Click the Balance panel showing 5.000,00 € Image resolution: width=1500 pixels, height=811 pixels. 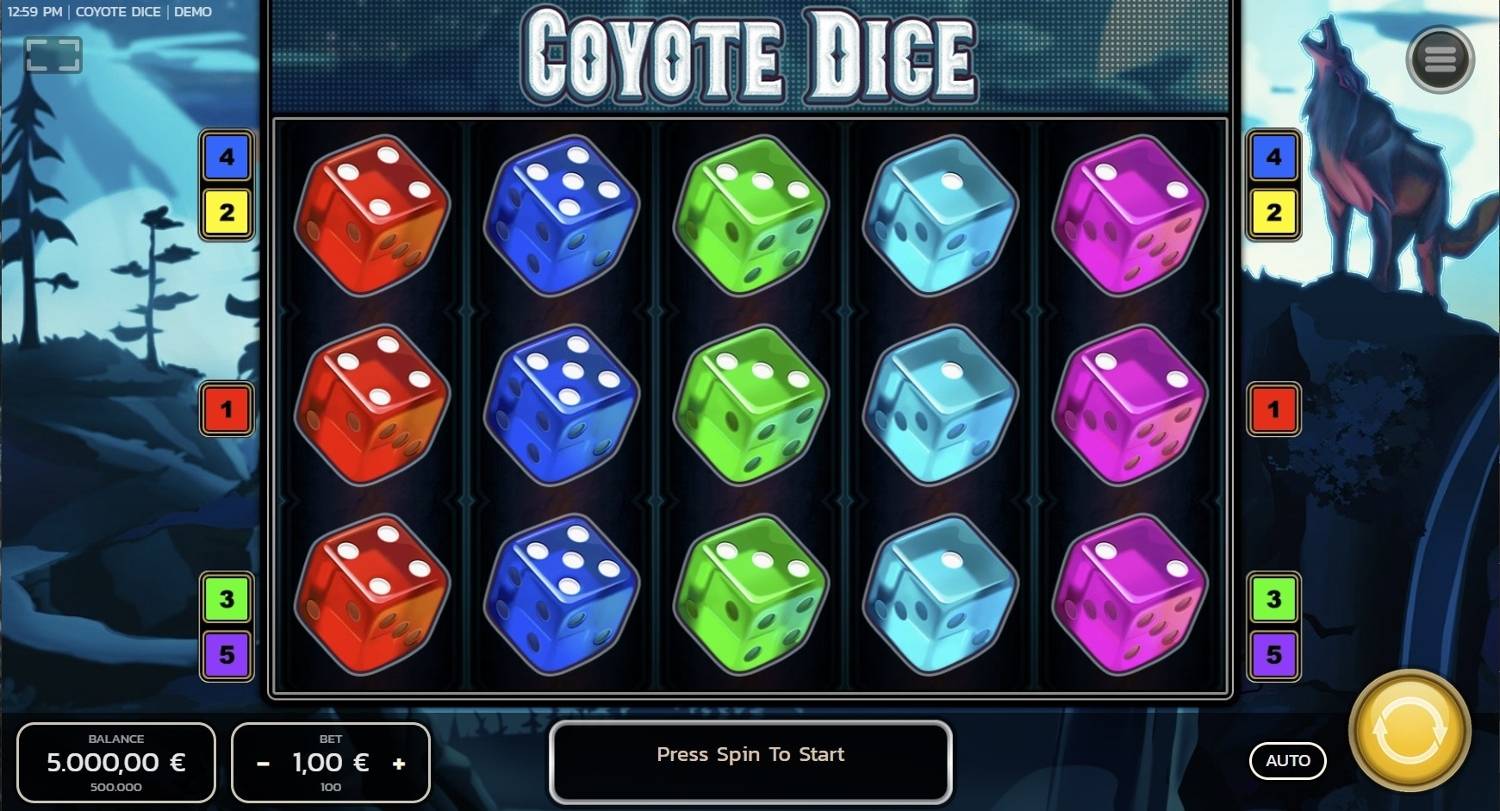pos(115,762)
